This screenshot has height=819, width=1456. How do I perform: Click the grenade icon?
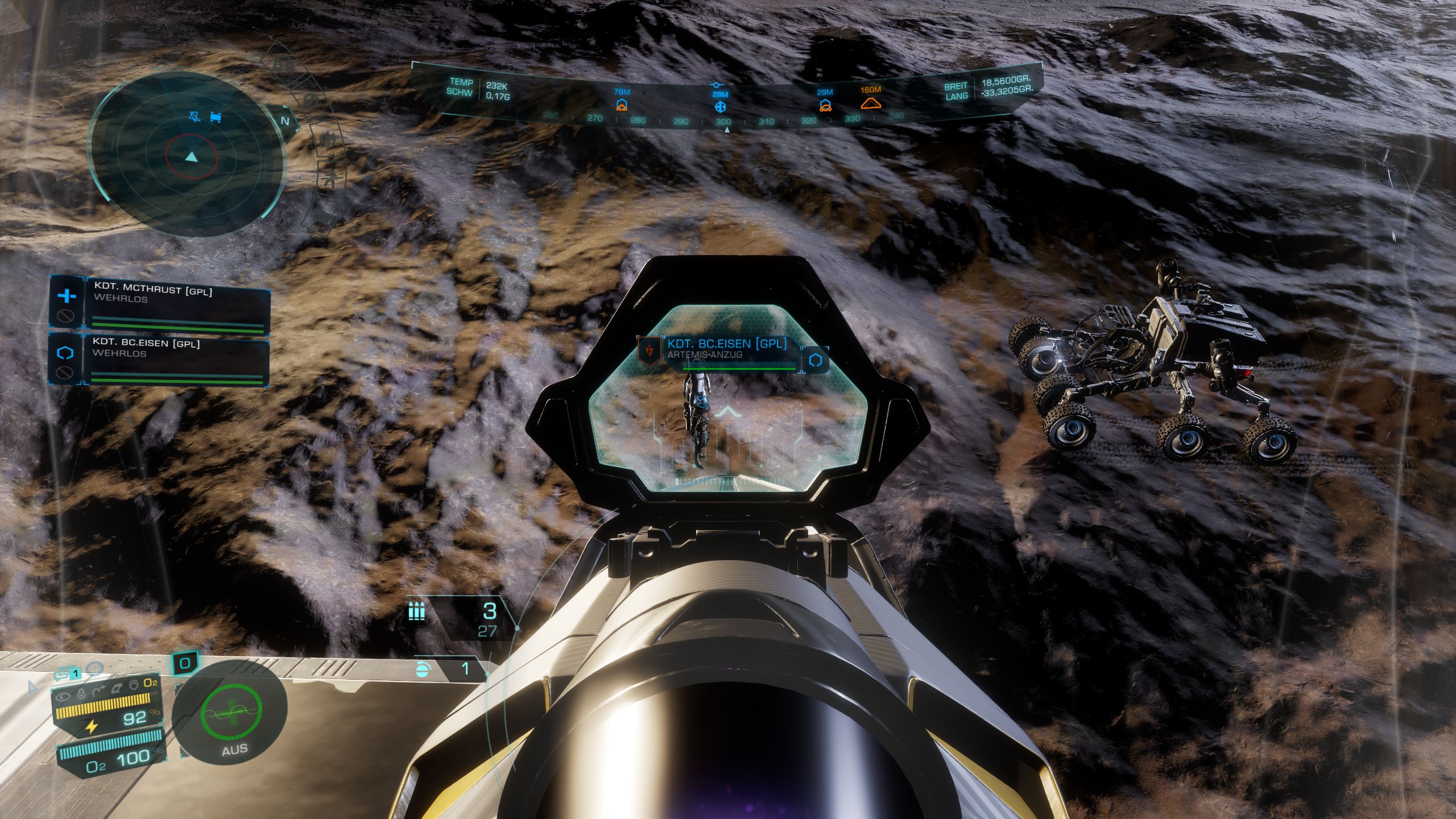[x=421, y=669]
